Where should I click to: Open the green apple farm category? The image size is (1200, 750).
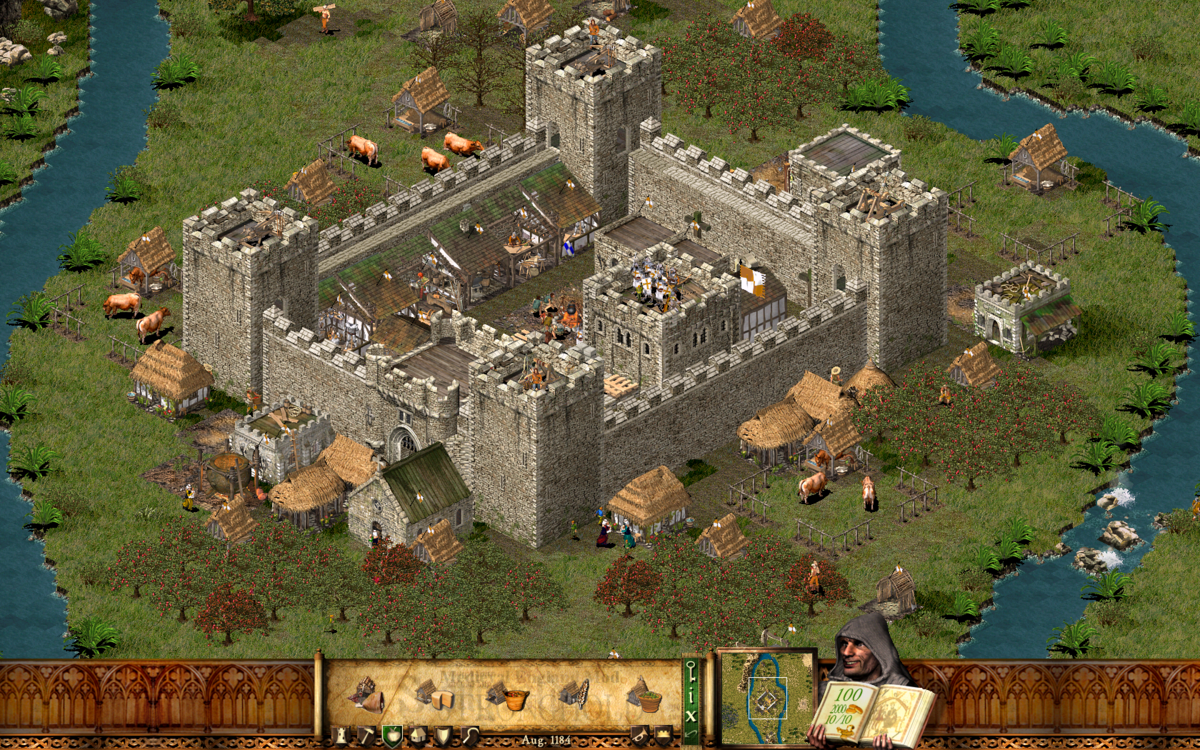coord(392,736)
